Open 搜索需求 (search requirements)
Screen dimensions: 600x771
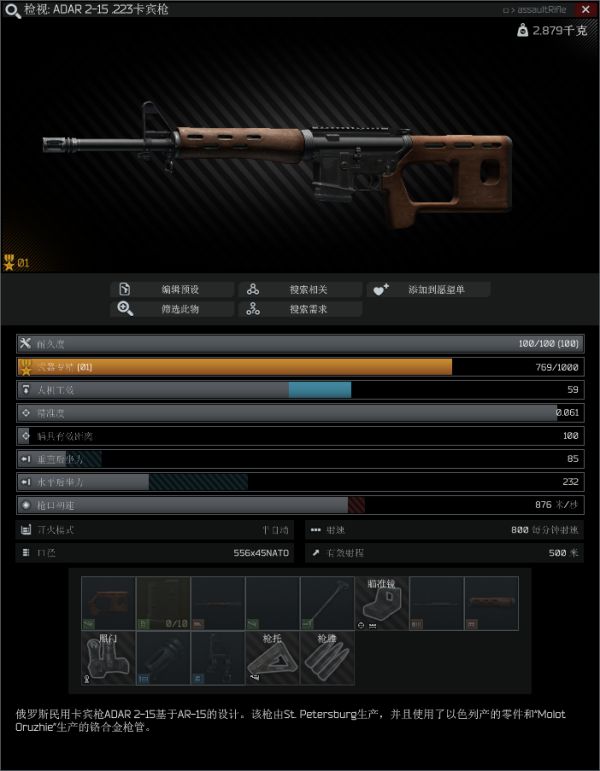click(300, 309)
